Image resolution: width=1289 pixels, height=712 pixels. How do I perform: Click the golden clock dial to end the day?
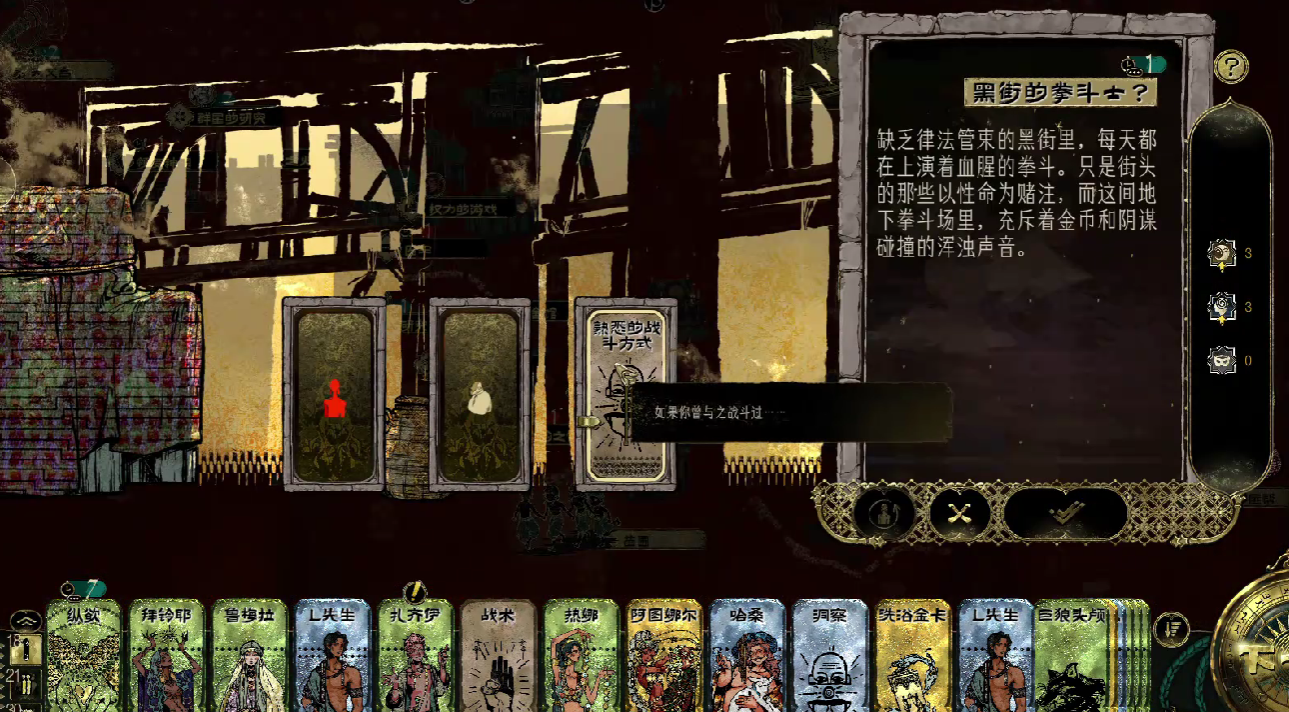(x=1255, y=660)
